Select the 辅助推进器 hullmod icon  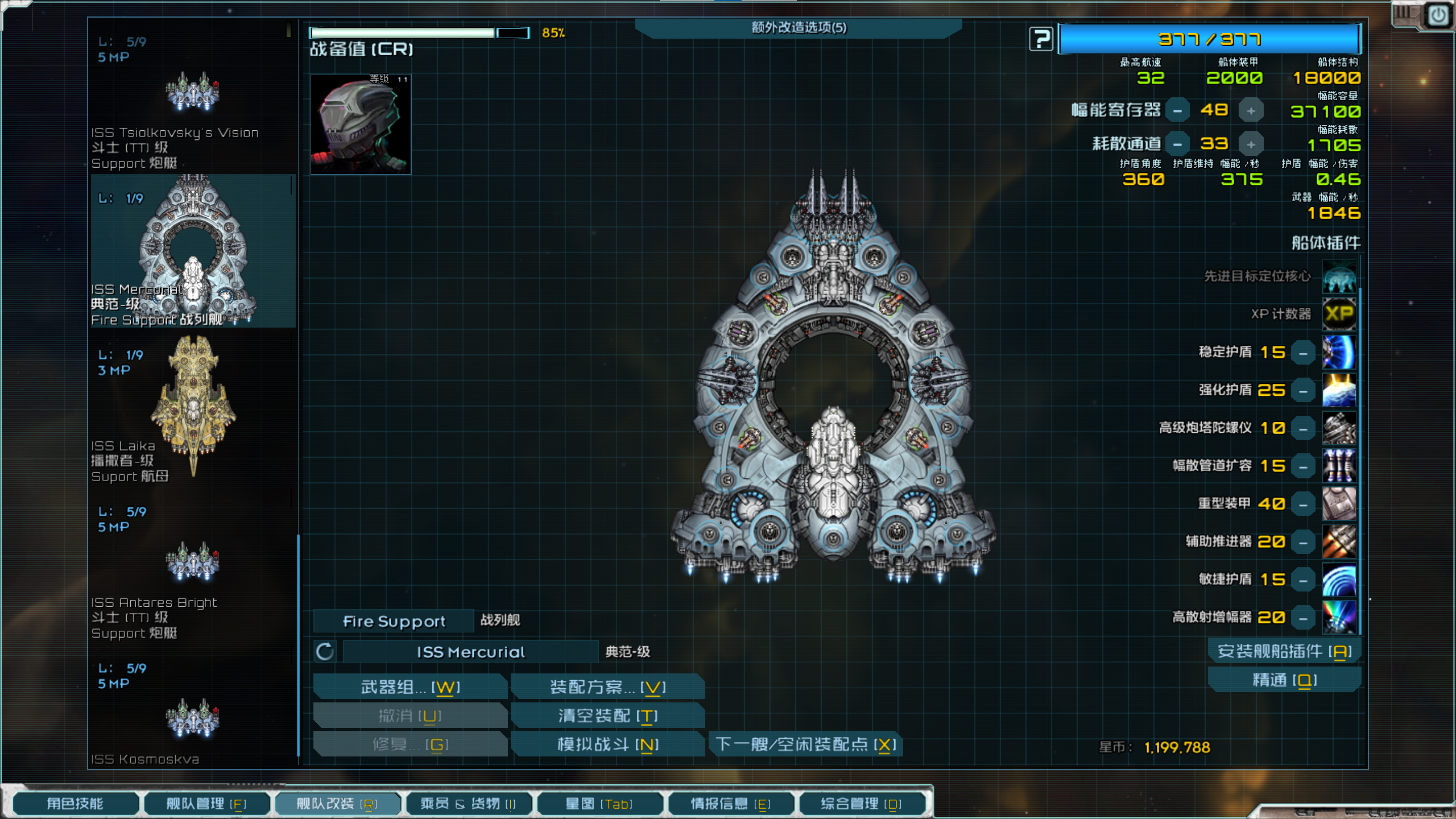[x=1339, y=541]
